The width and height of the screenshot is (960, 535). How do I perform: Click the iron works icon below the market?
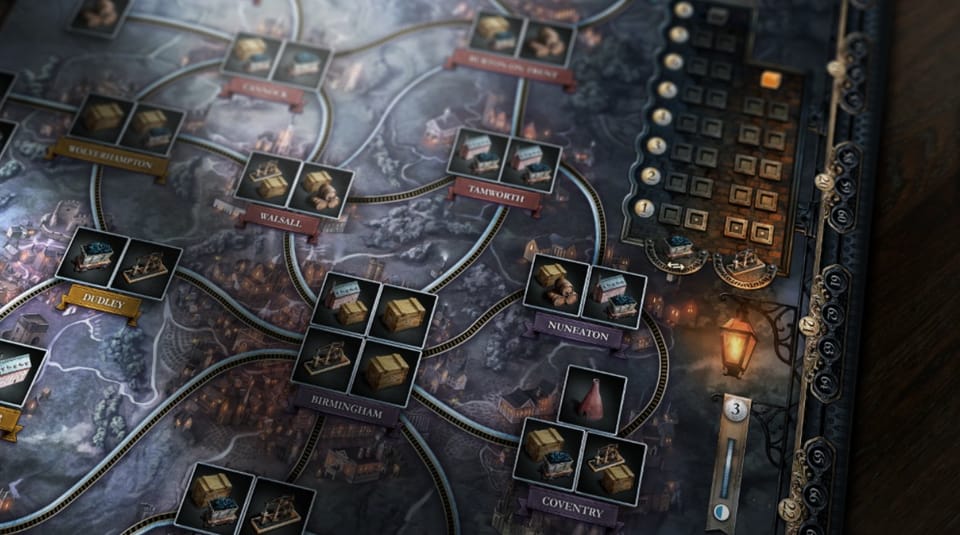click(x=746, y=261)
